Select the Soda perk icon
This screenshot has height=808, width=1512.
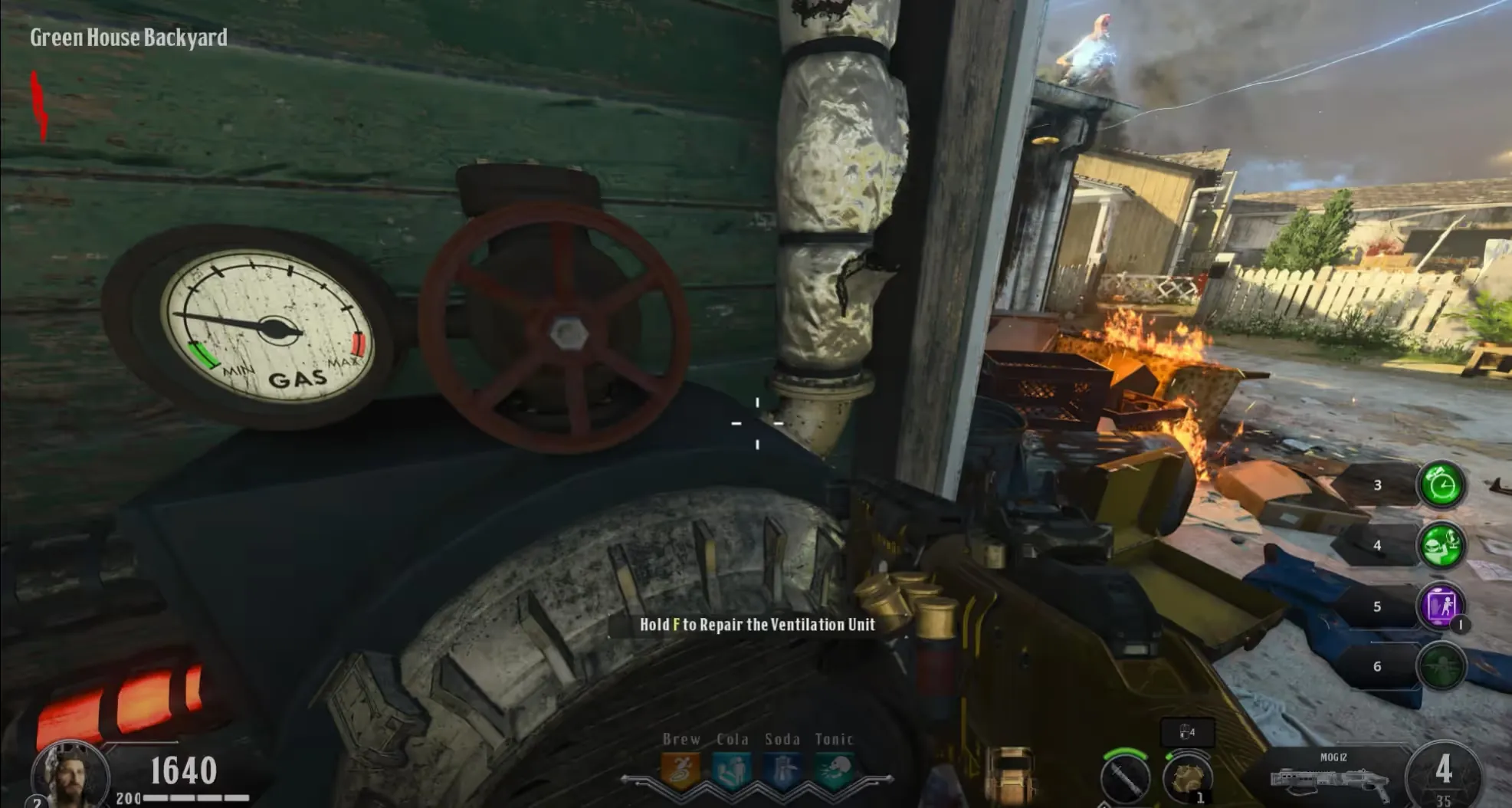782,770
